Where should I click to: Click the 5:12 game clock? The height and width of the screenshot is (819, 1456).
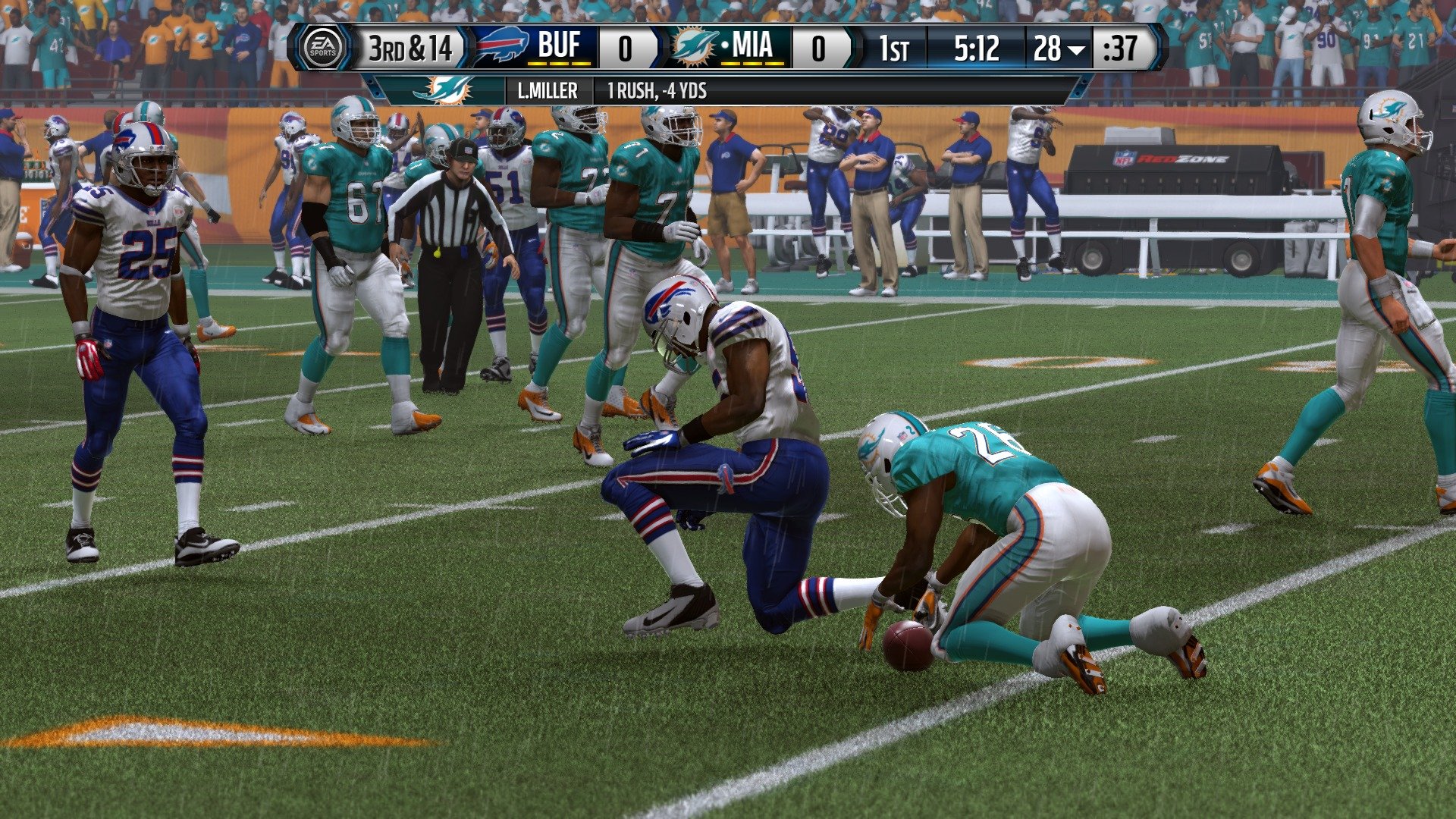[x=975, y=47]
